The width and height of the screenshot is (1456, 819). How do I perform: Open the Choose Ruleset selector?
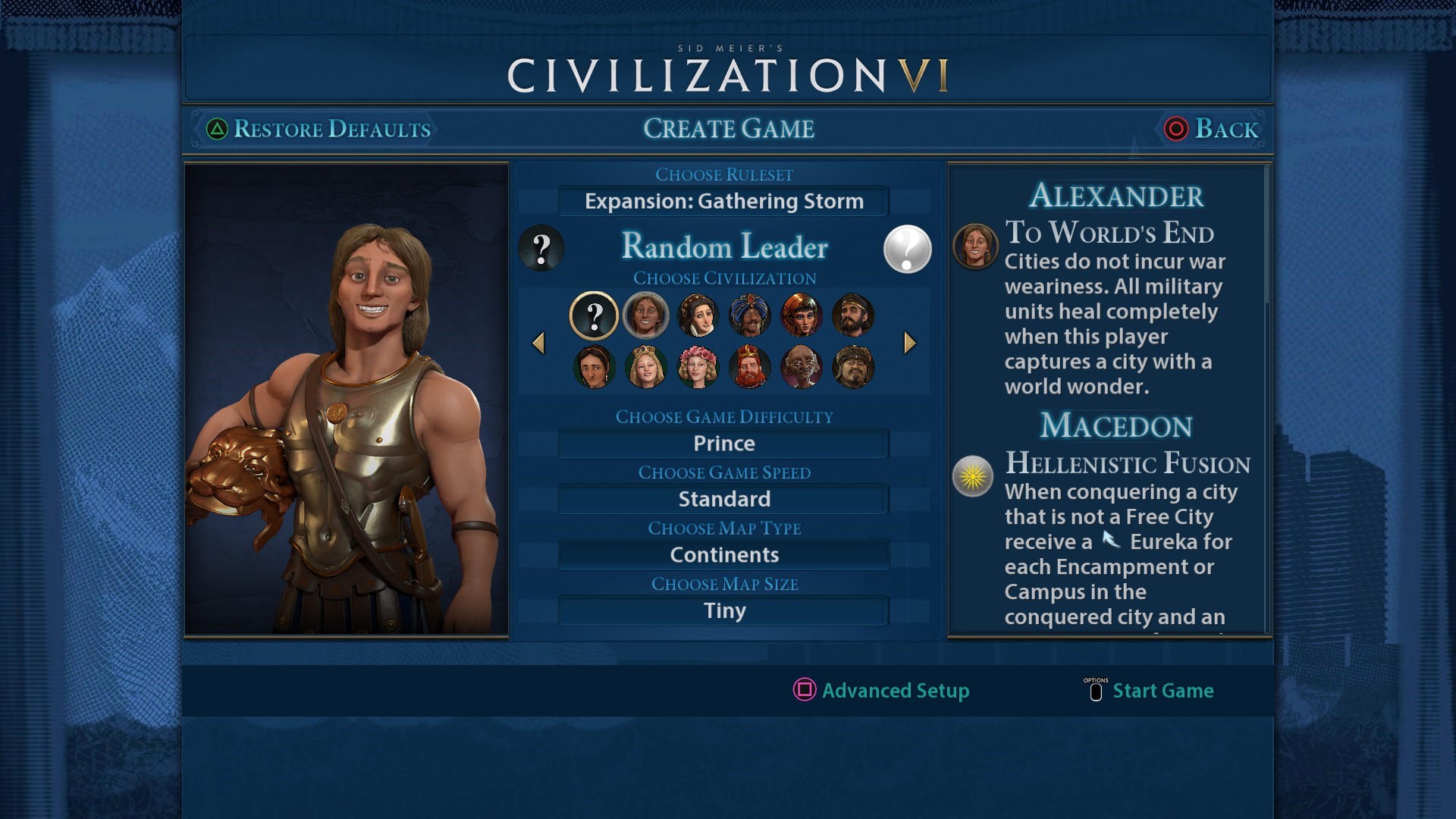723,201
